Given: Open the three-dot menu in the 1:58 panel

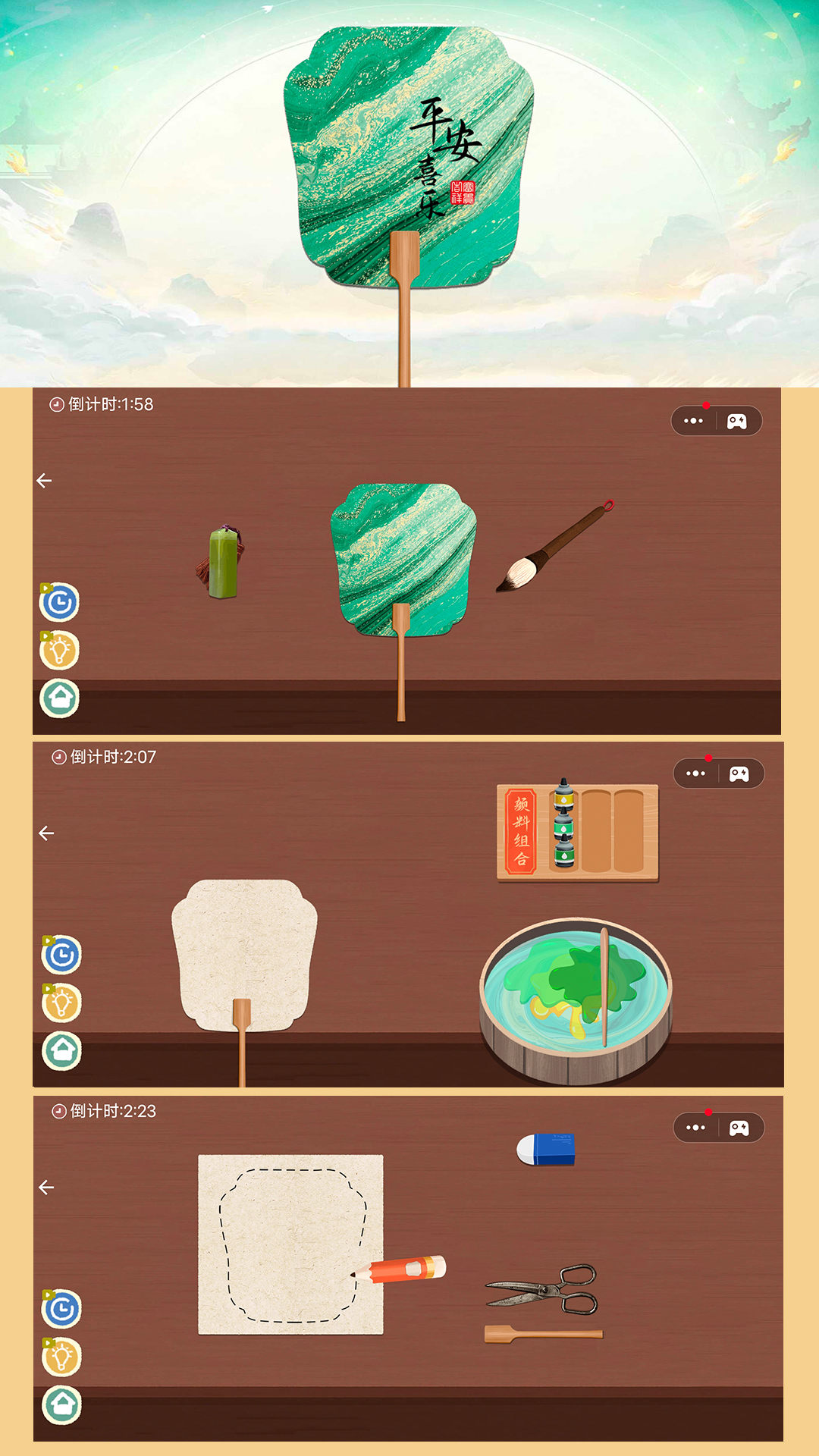Looking at the screenshot, I should 693,421.
